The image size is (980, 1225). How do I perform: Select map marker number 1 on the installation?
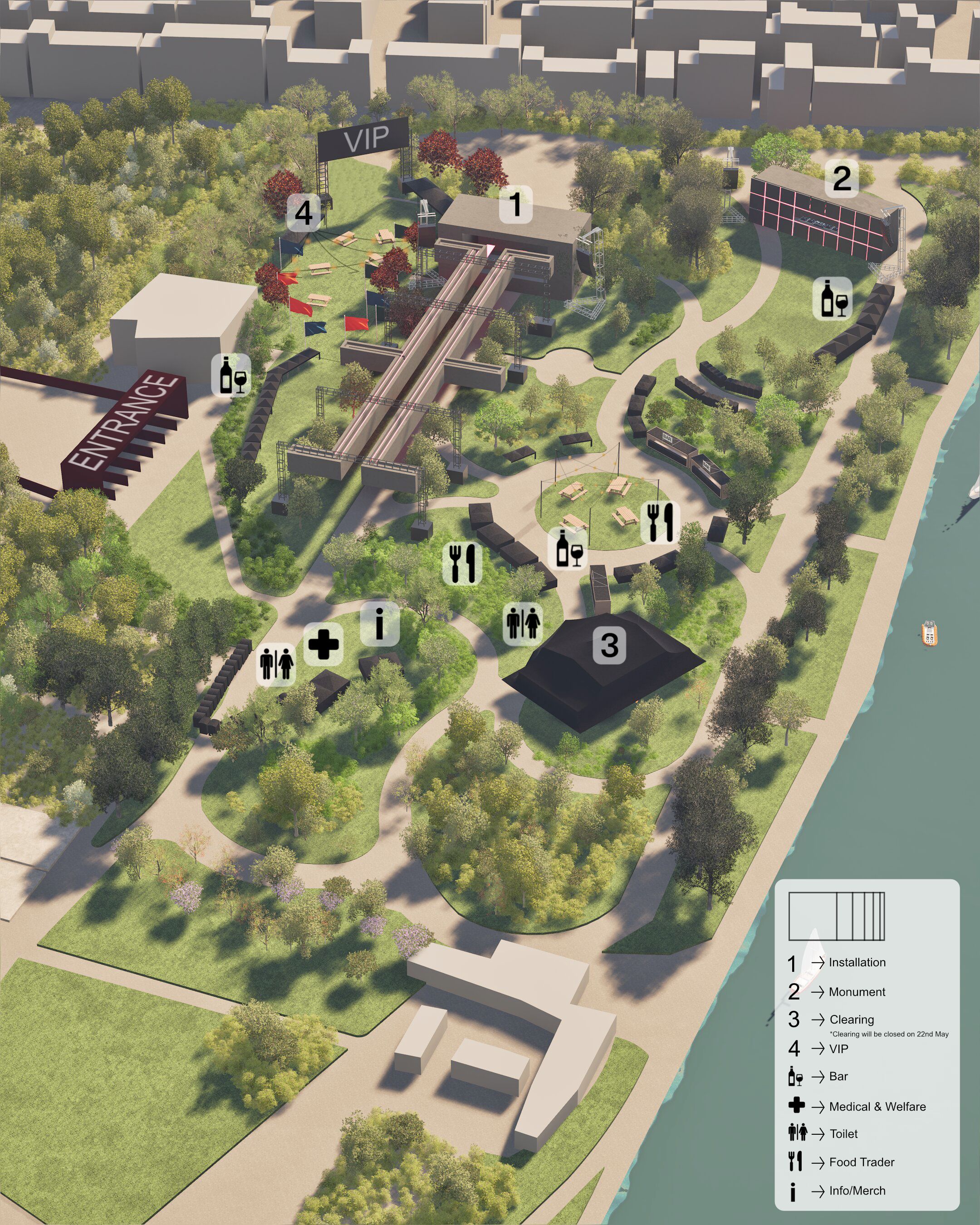pyautogui.click(x=515, y=204)
